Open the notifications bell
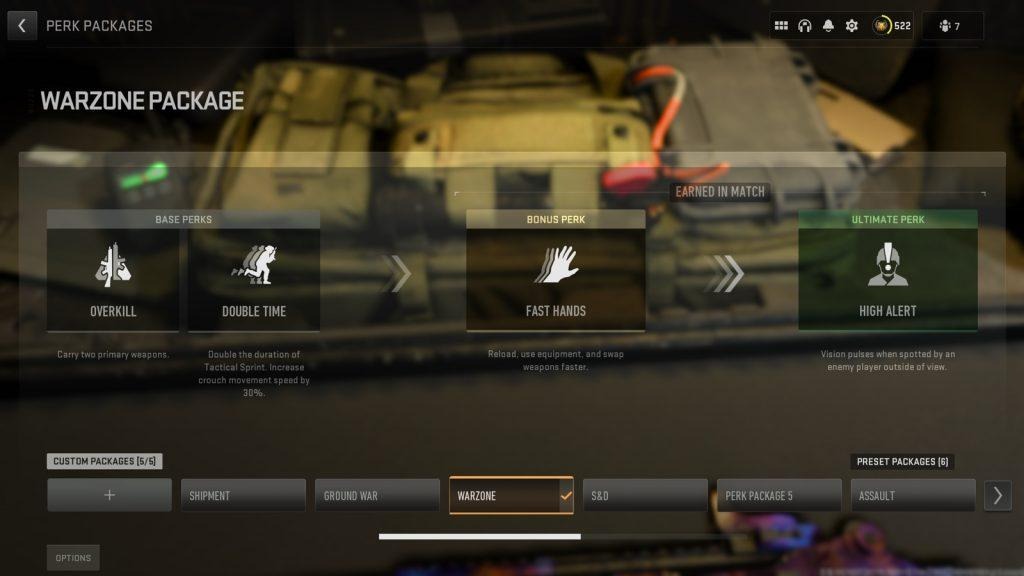The image size is (1024, 576). pyautogui.click(x=828, y=26)
